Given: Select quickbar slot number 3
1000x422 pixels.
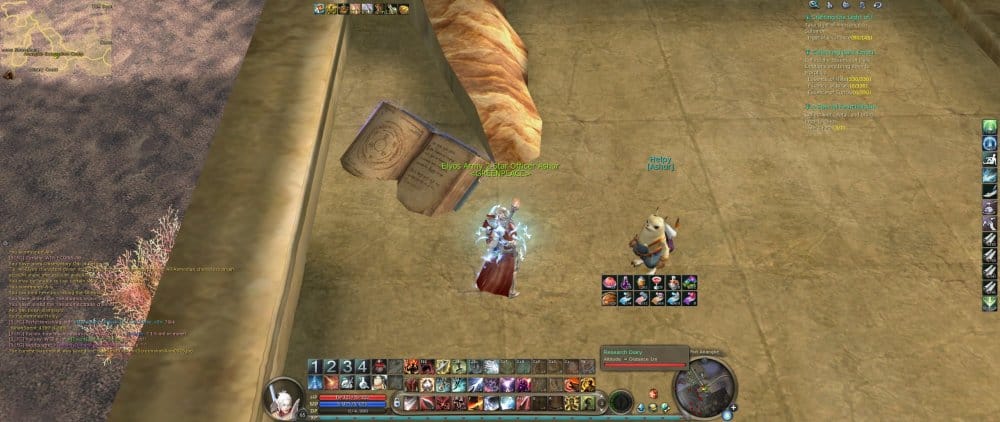Looking at the screenshot, I should (x=347, y=366).
